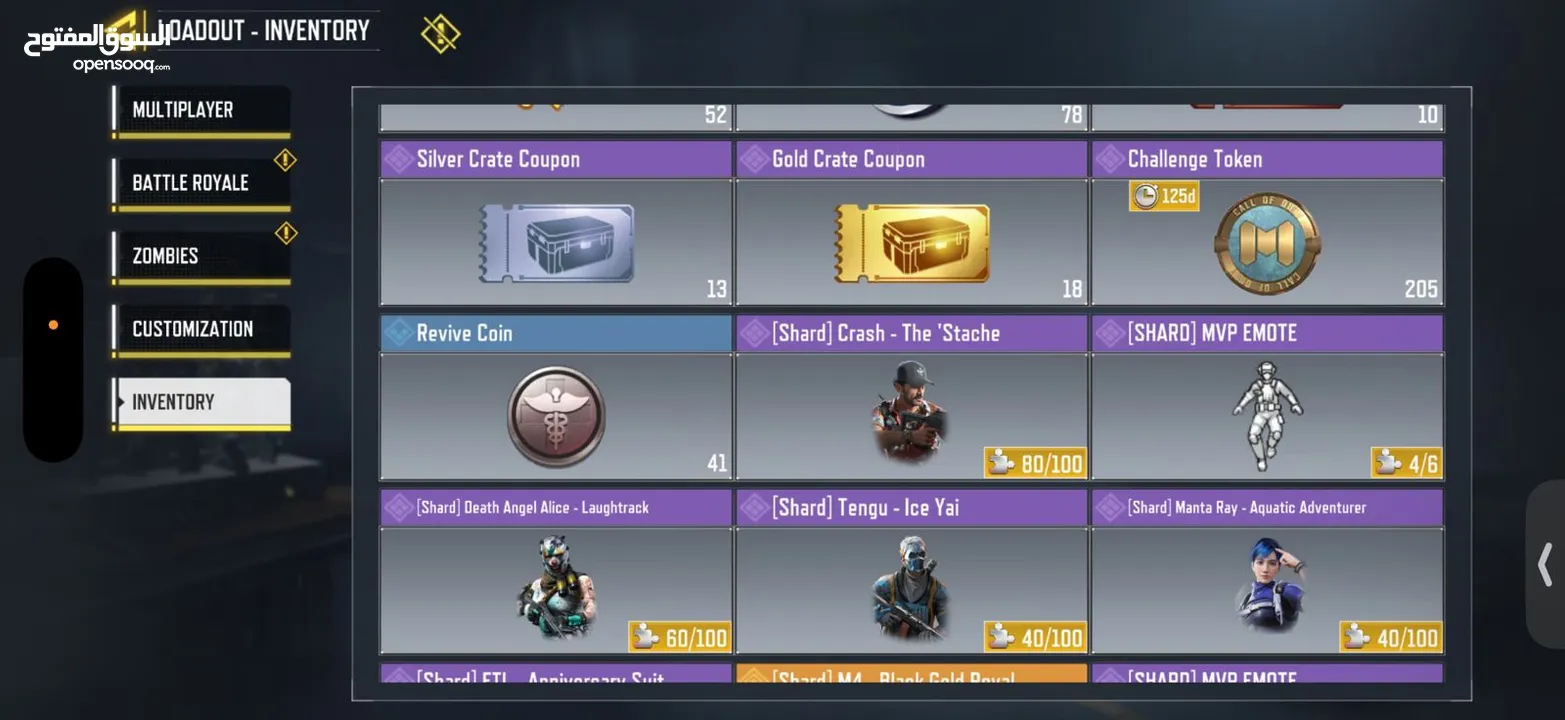This screenshot has height=720, width=1565.
Task: Click the crossed-swords icon near the title
Action: point(440,31)
